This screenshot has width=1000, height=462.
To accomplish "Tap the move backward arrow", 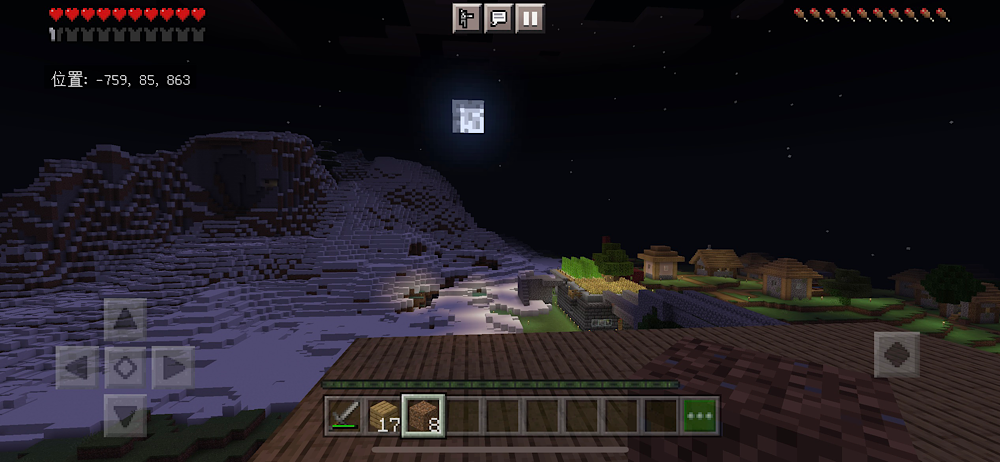I will (x=125, y=414).
